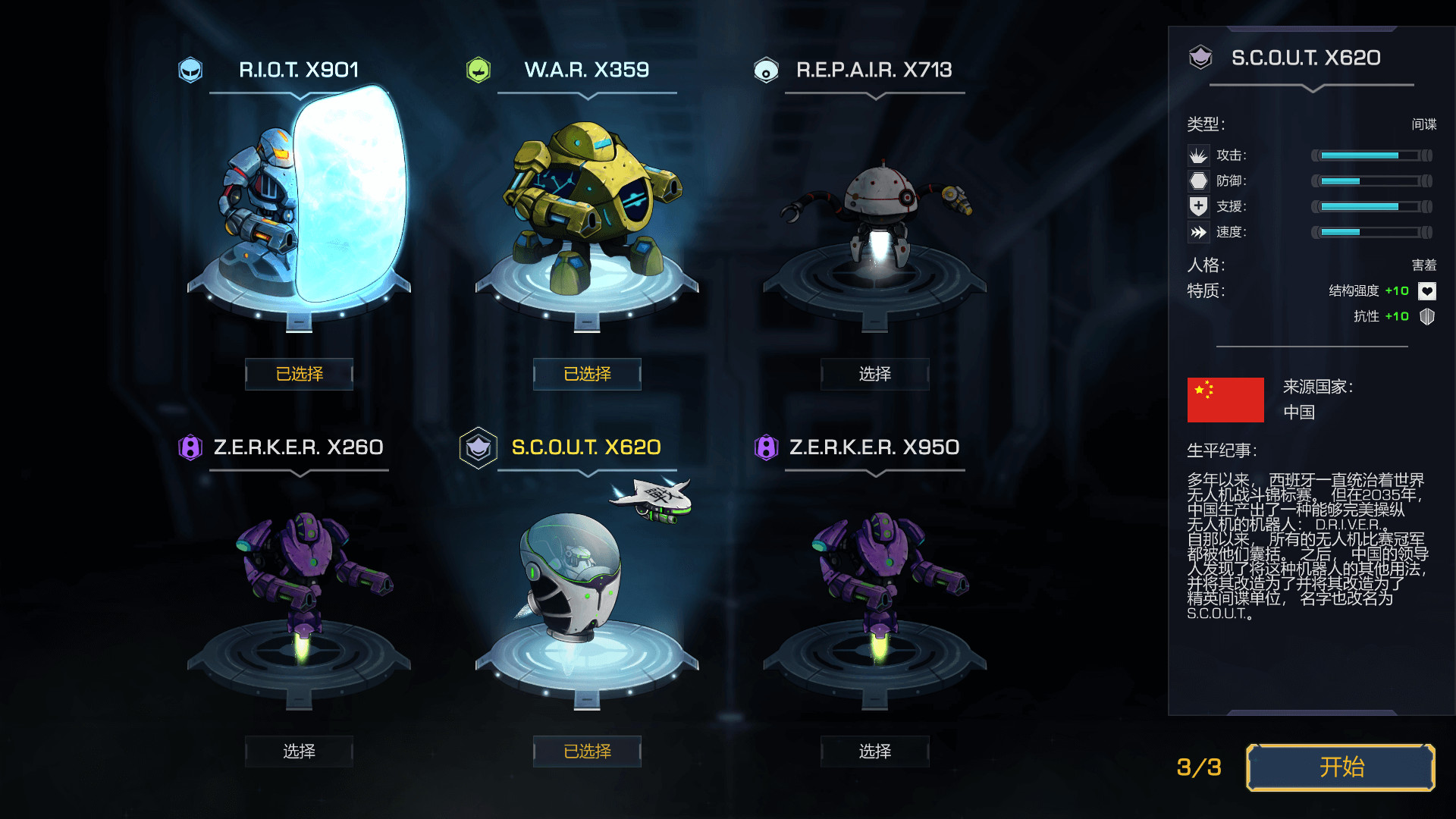Pick Z.E.R.K.E.R. X260 using its 选择 button
Screen dimensions: 1456x819
point(299,752)
